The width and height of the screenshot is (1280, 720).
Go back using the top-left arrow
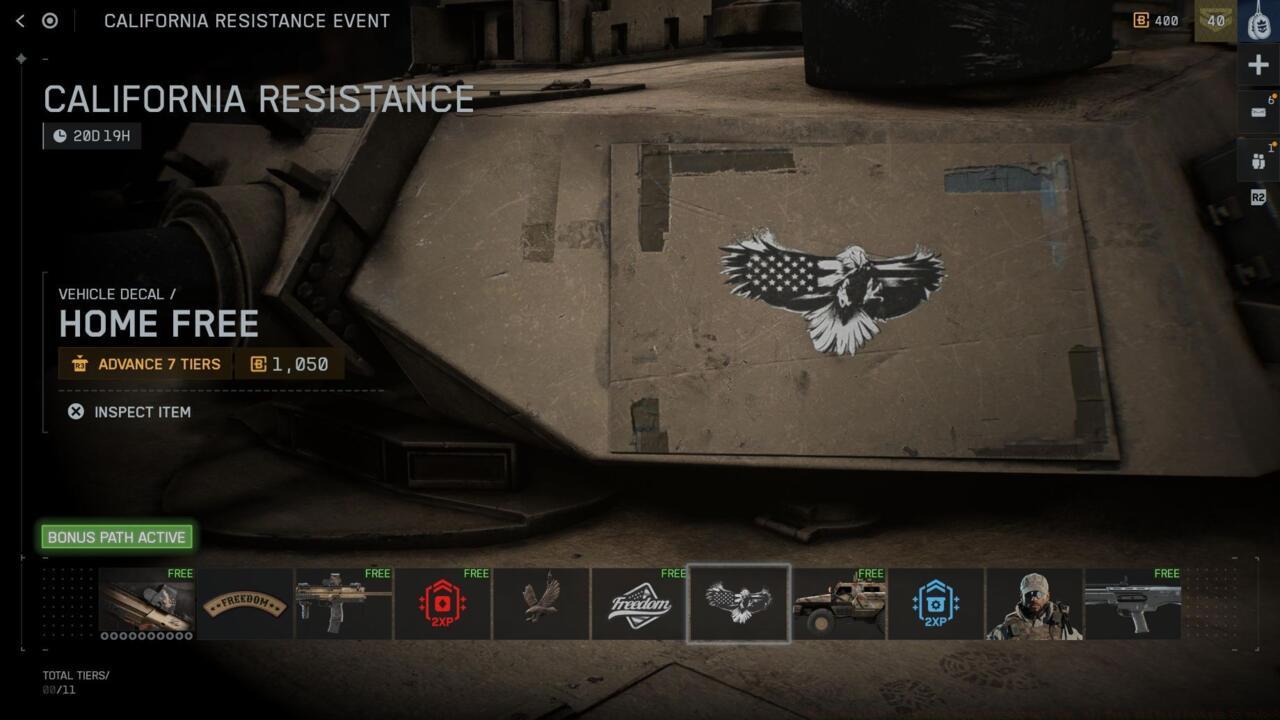(x=20, y=21)
